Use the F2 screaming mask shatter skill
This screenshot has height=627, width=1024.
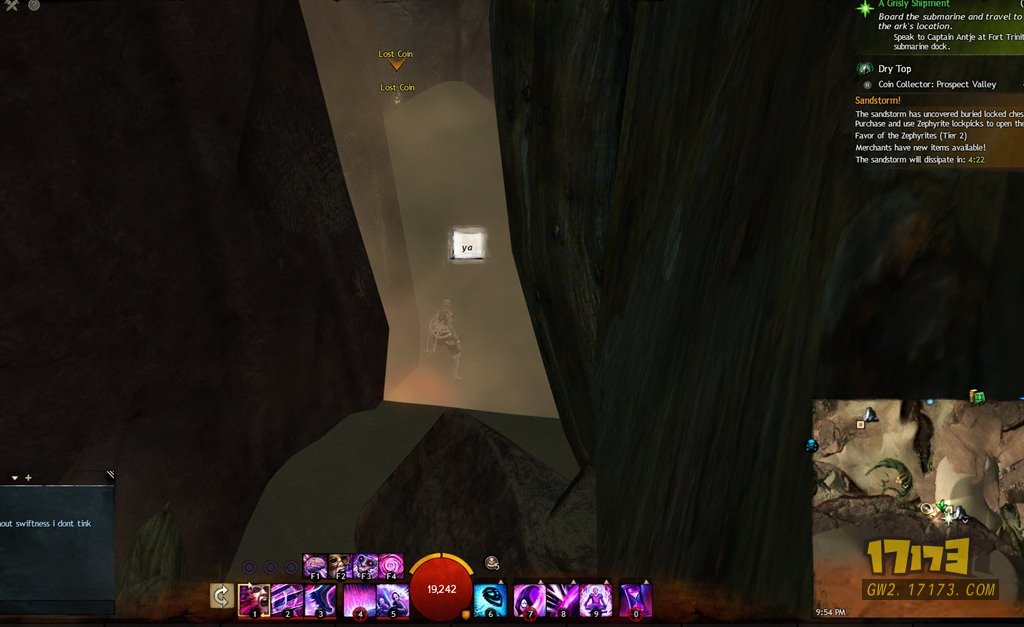[x=340, y=566]
